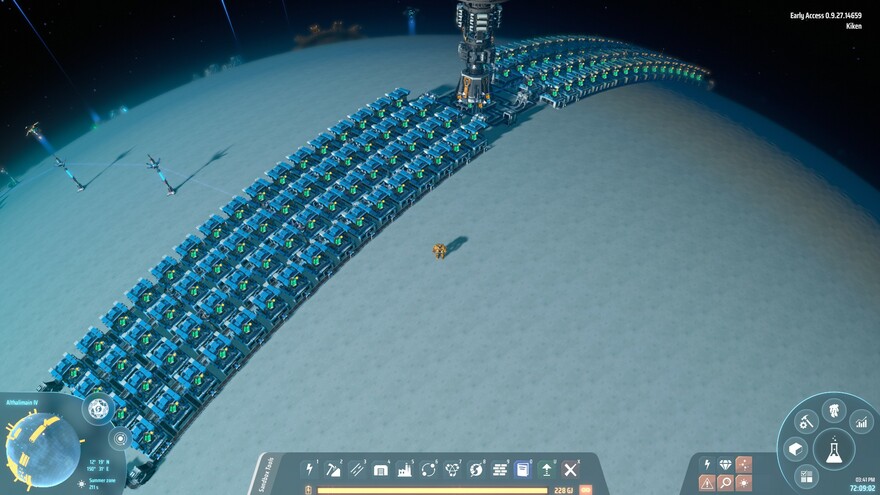Select the mining pickaxe build category
Screen dimensions: 880x495
[333, 469]
